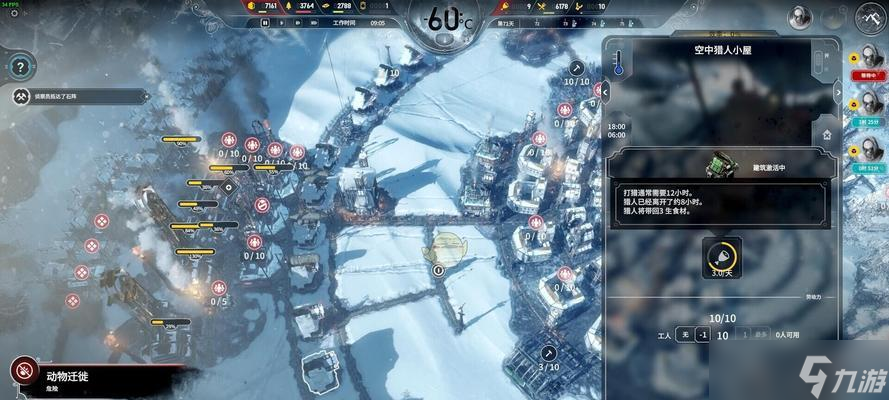Pause the game speed
The height and width of the screenshot is (400, 889).
(266, 22)
